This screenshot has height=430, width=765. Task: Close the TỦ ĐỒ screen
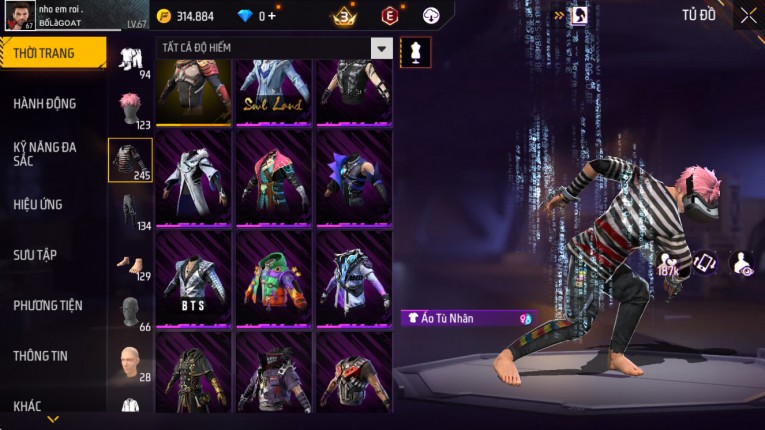tap(748, 15)
